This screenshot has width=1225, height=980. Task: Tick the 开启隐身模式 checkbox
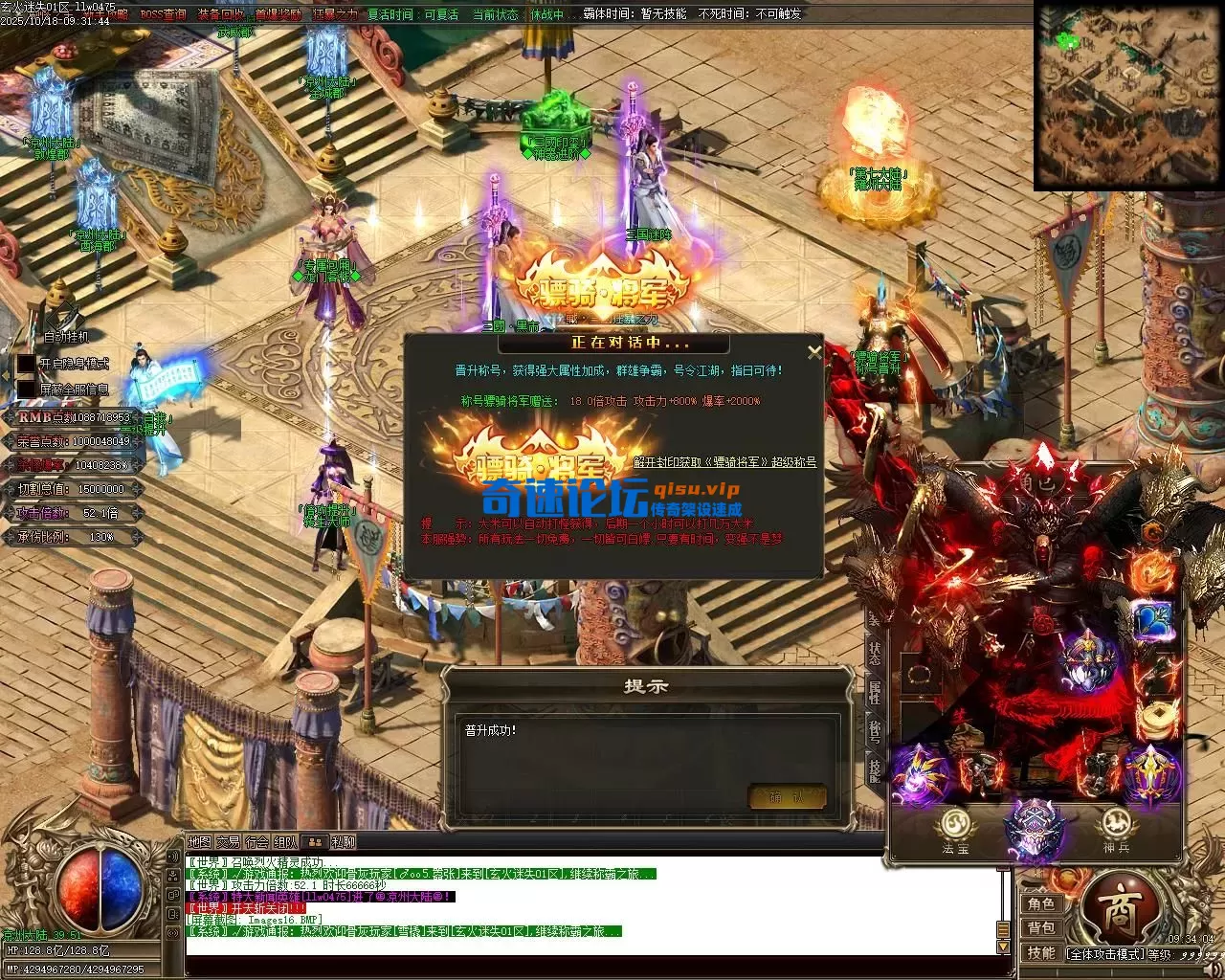26,364
